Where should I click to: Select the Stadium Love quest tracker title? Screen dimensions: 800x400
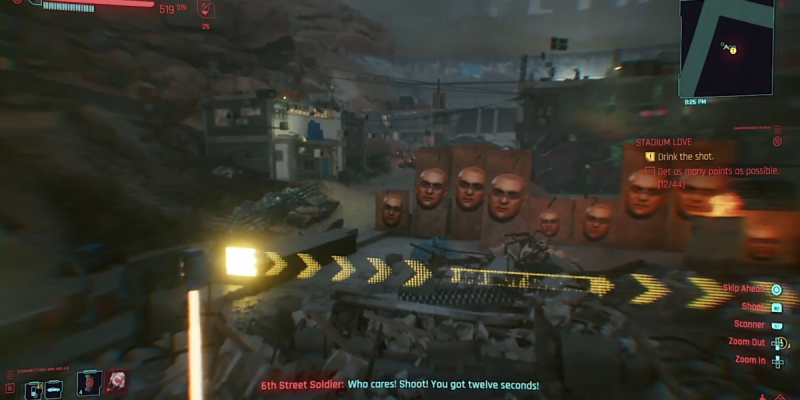coord(663,142)
